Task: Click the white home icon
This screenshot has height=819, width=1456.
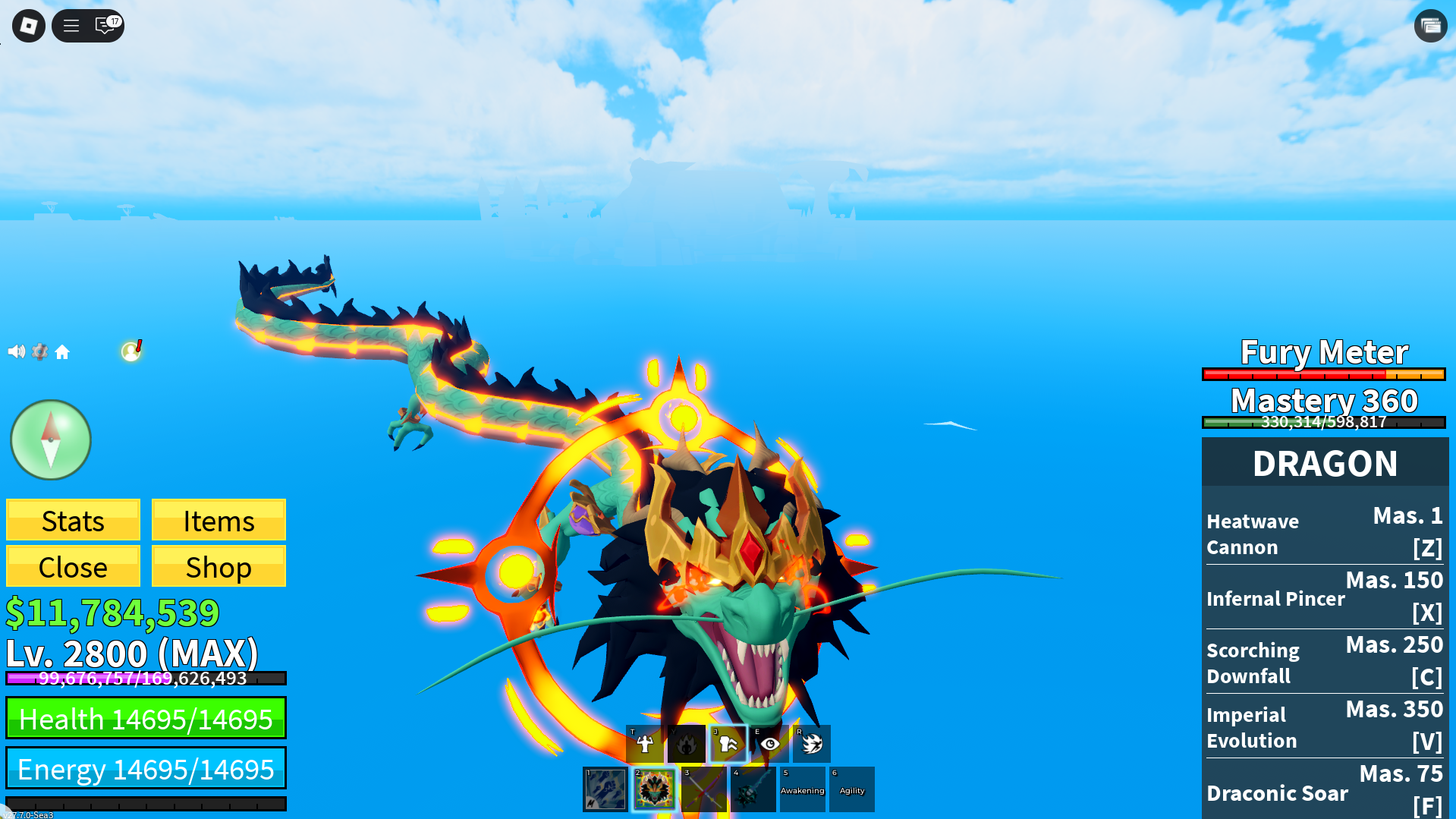Action: 62,352
